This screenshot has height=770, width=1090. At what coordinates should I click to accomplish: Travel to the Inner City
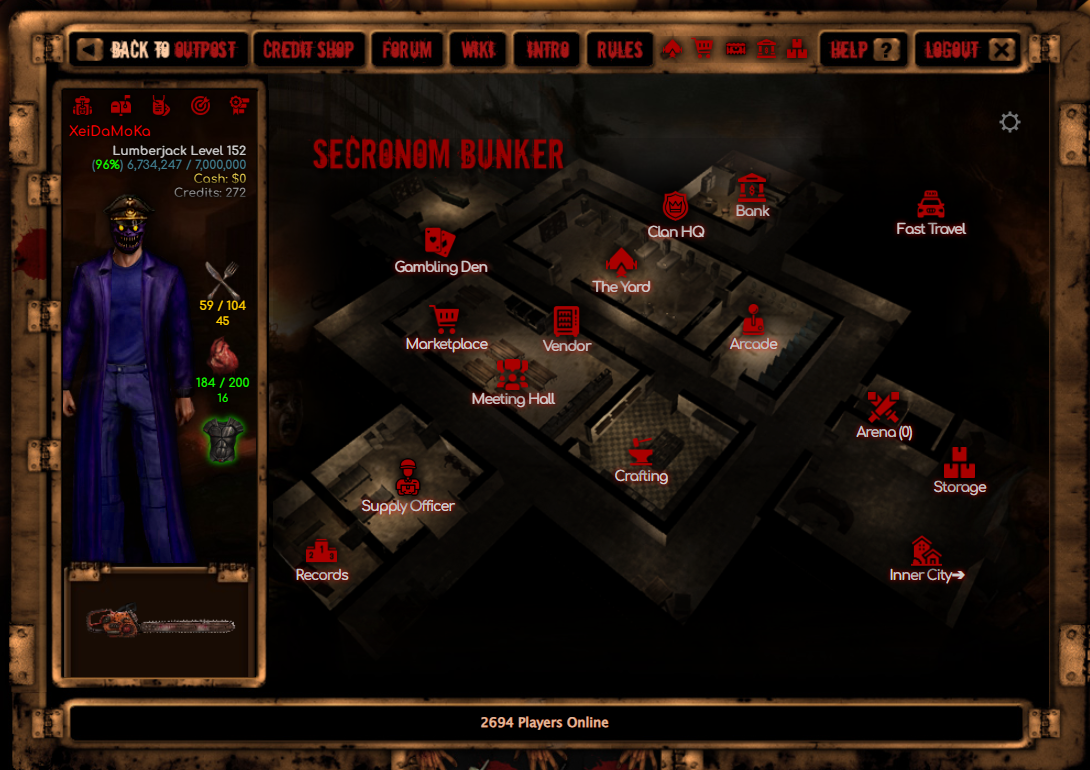[x=927, y=561]
